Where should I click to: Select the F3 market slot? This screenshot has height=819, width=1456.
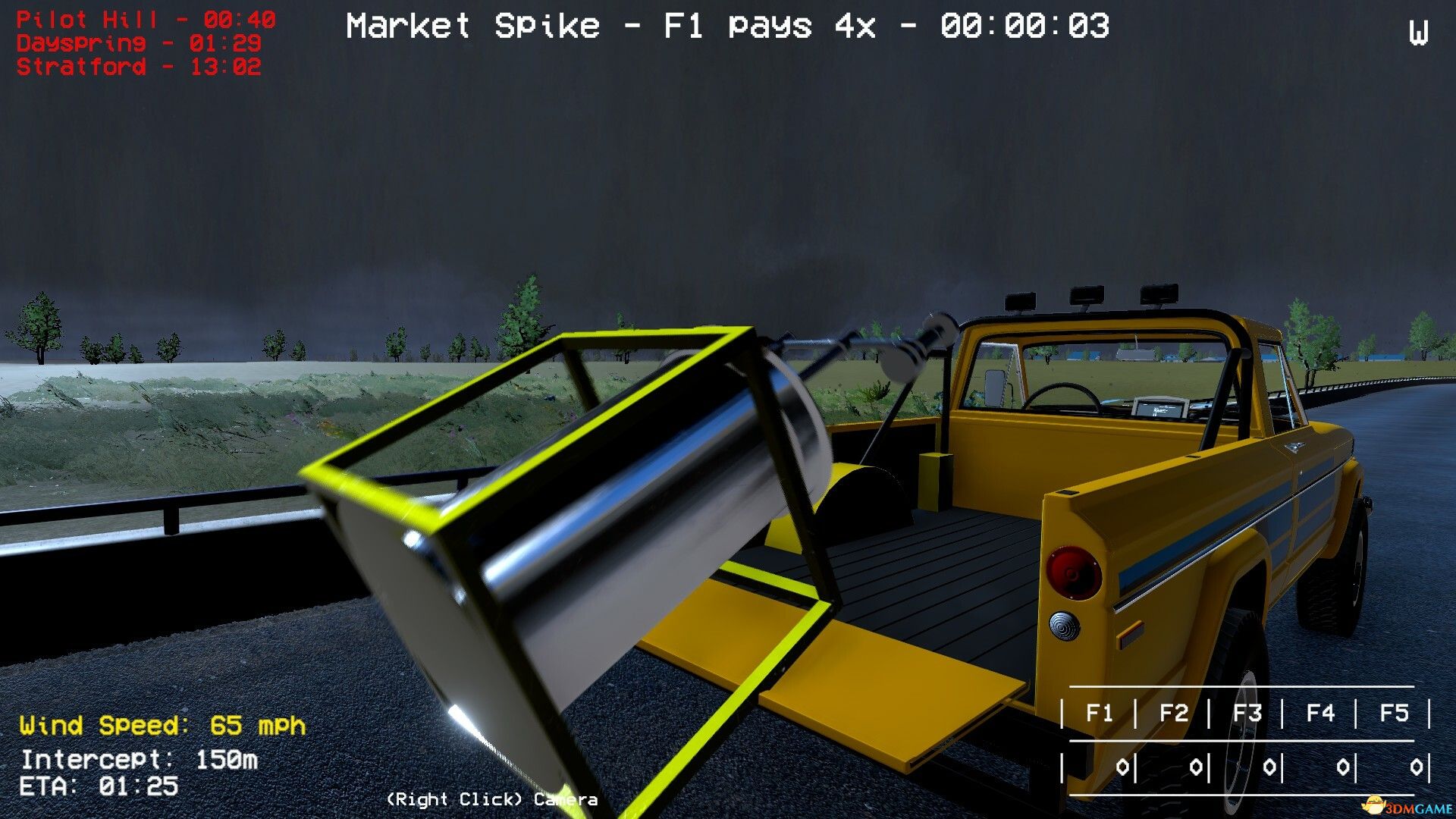[1246, 711]
